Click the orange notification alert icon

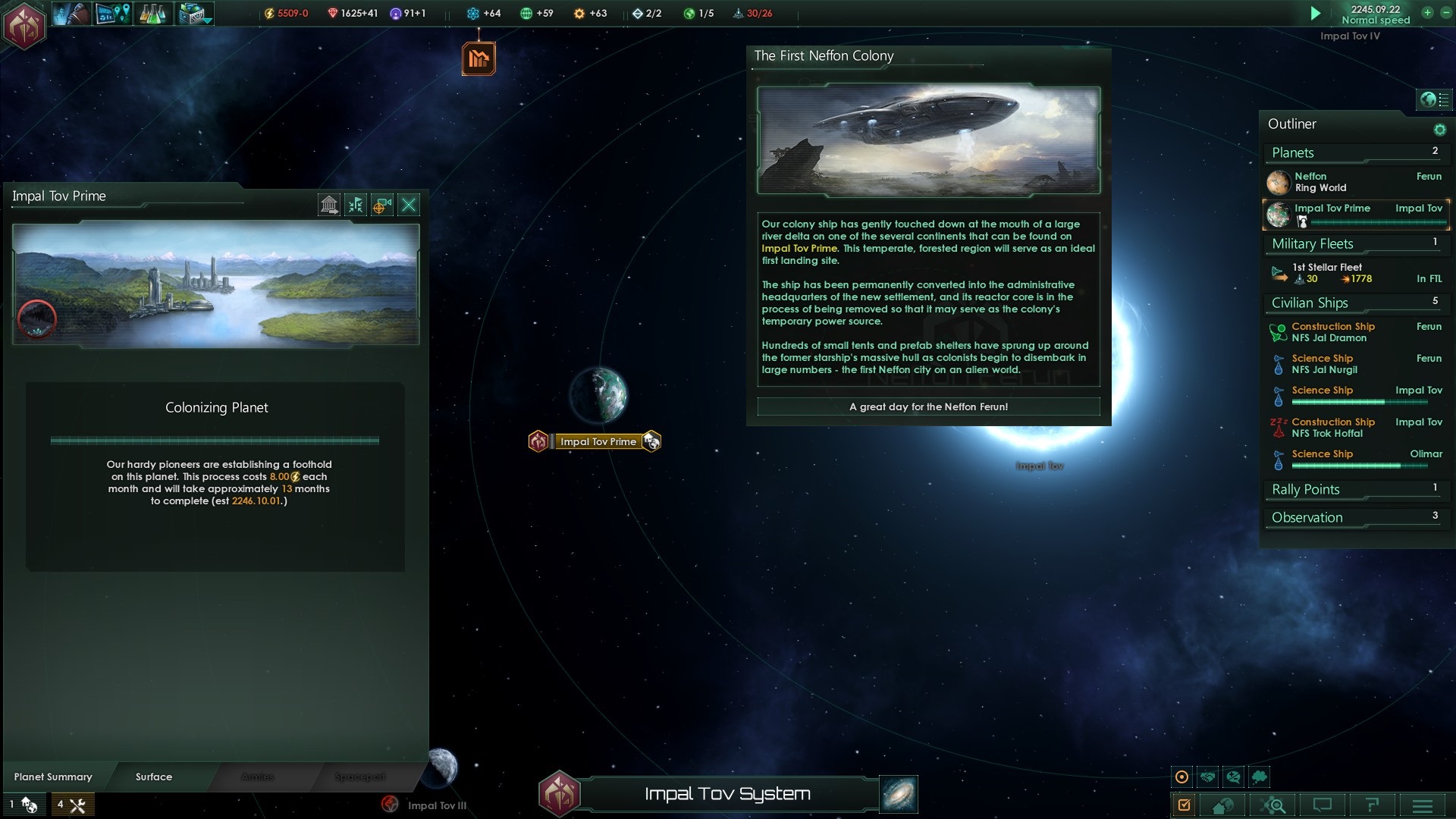pos(479,58)
